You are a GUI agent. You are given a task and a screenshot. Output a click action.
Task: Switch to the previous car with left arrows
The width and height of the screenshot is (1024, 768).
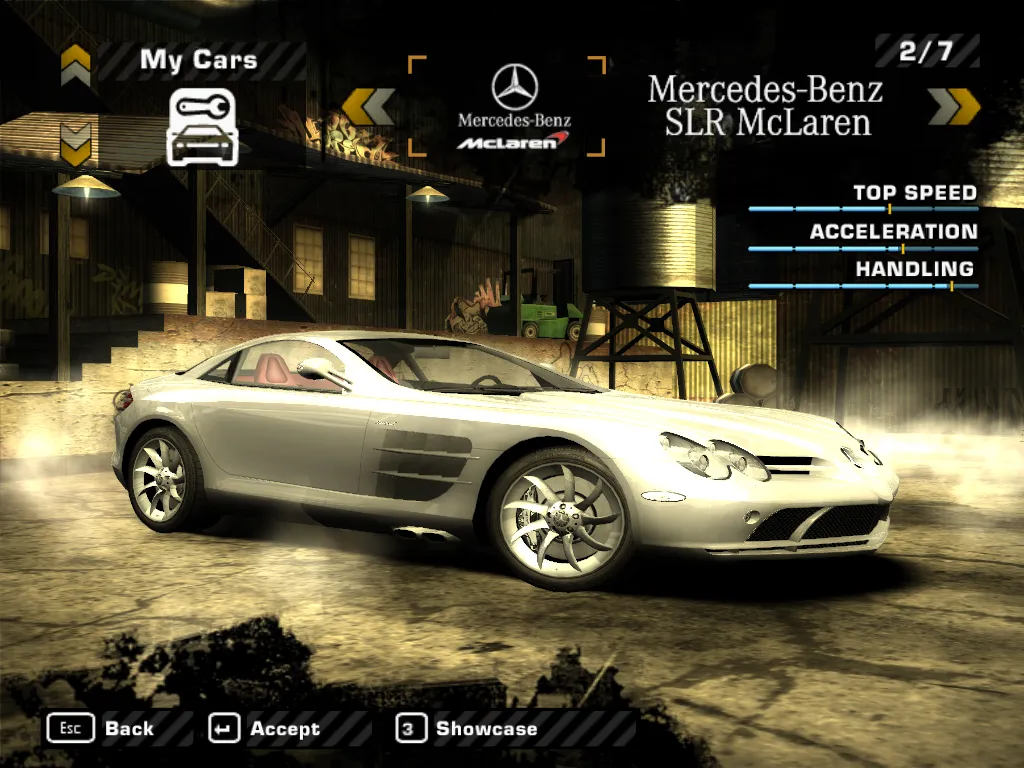368,107
